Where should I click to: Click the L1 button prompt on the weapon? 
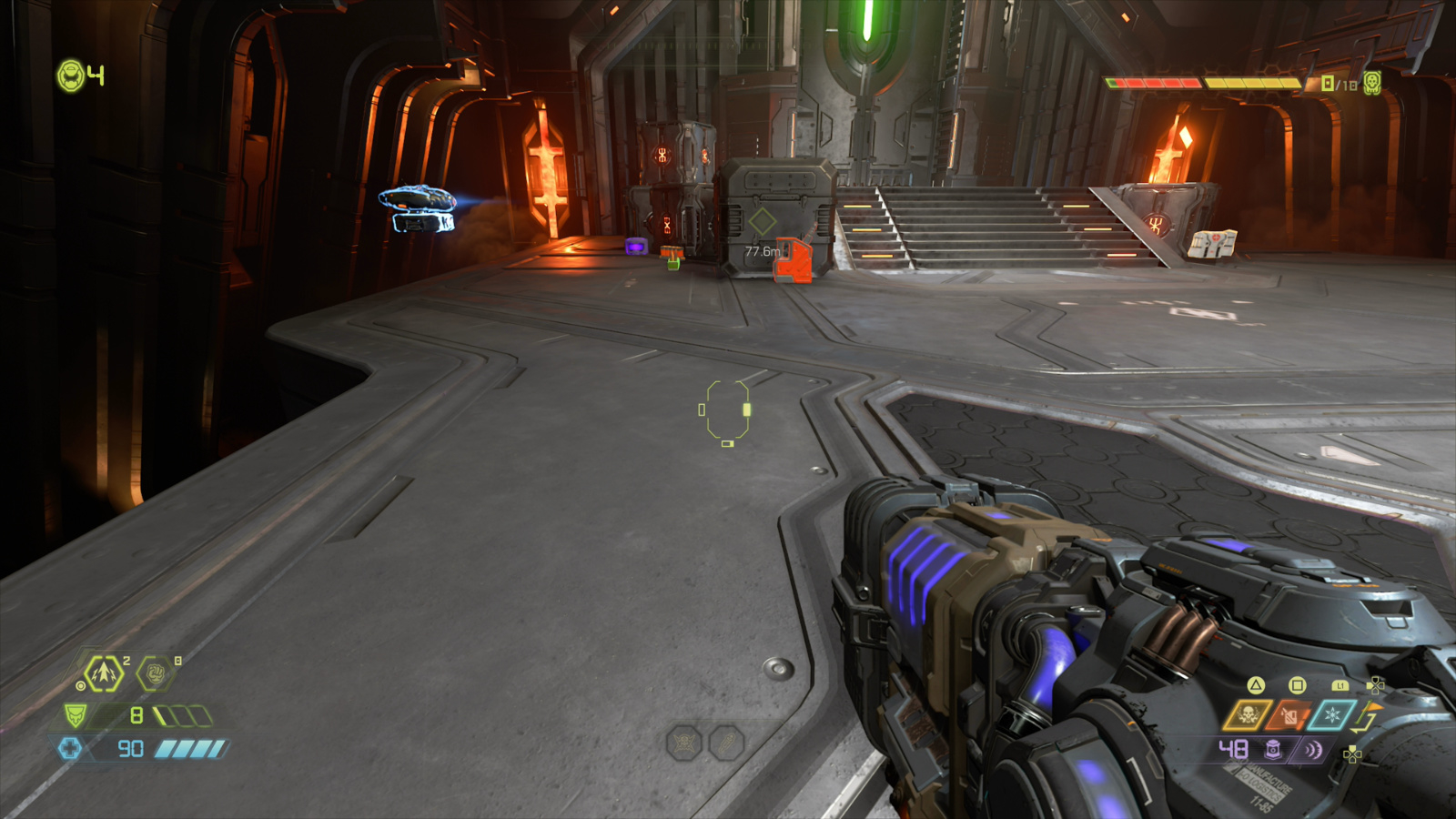1340,686
